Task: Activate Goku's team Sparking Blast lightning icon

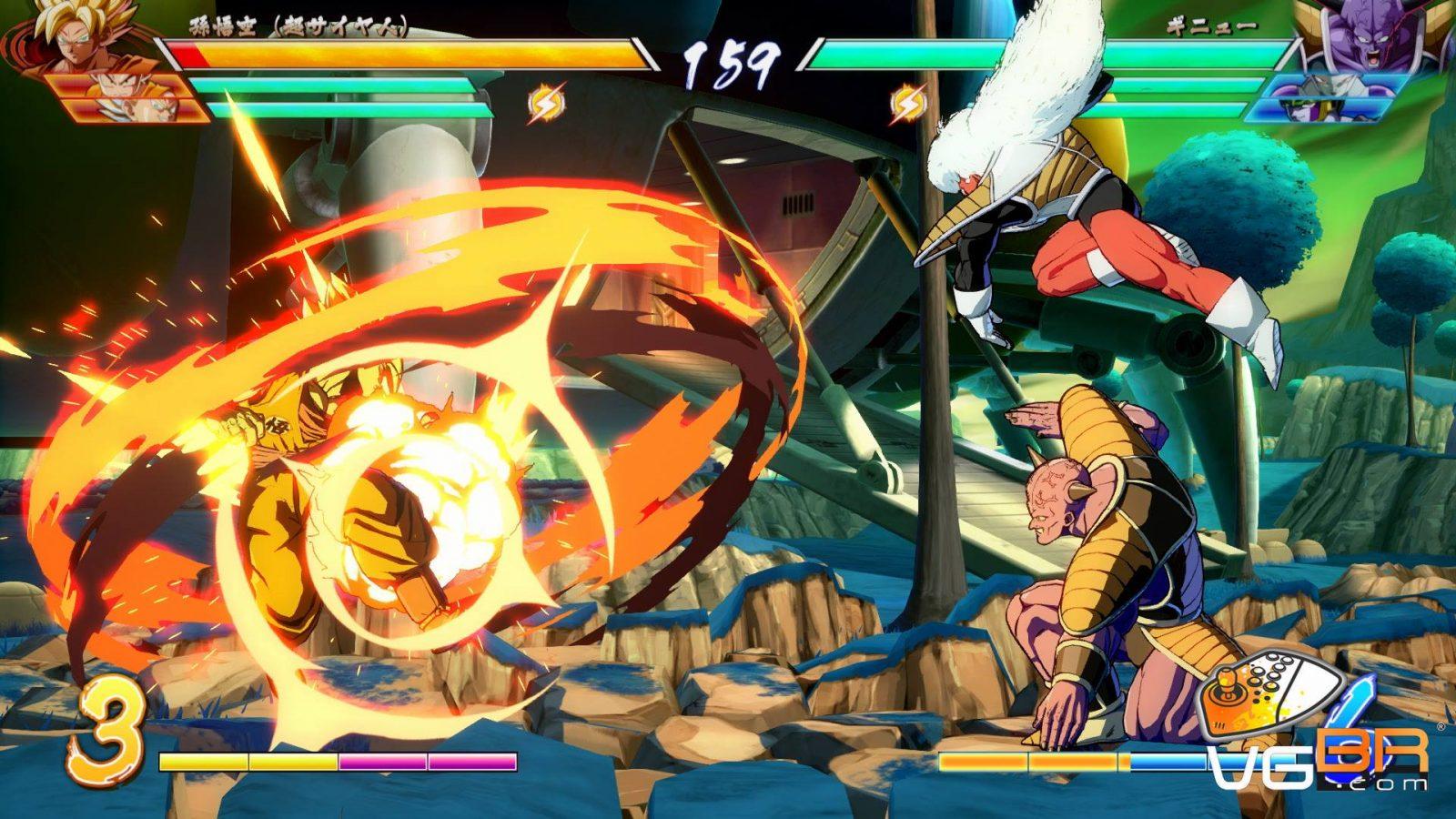Action: point(547,103)
